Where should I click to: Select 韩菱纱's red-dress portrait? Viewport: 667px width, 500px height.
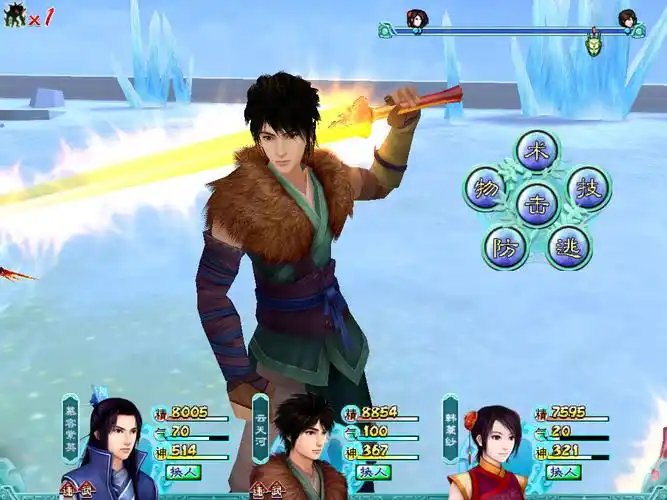(x=492, y=452)
